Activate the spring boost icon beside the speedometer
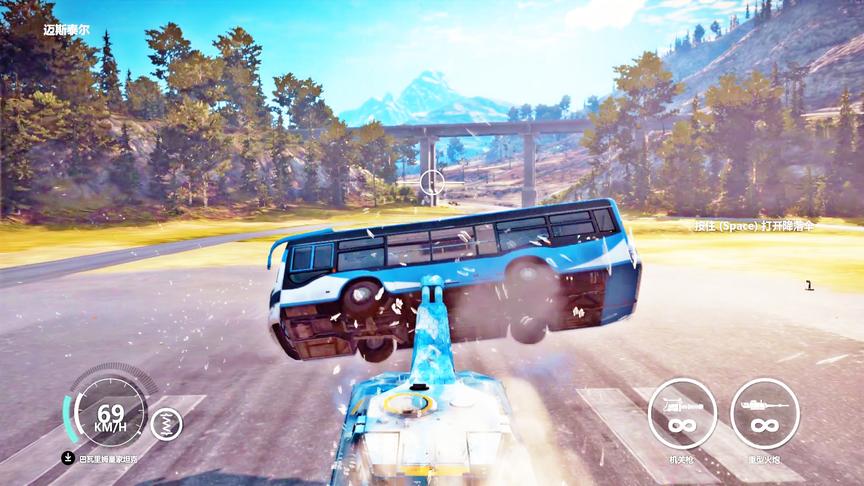Screen dimensions: 864x486 pyautogui.click(x=166, y=423)
